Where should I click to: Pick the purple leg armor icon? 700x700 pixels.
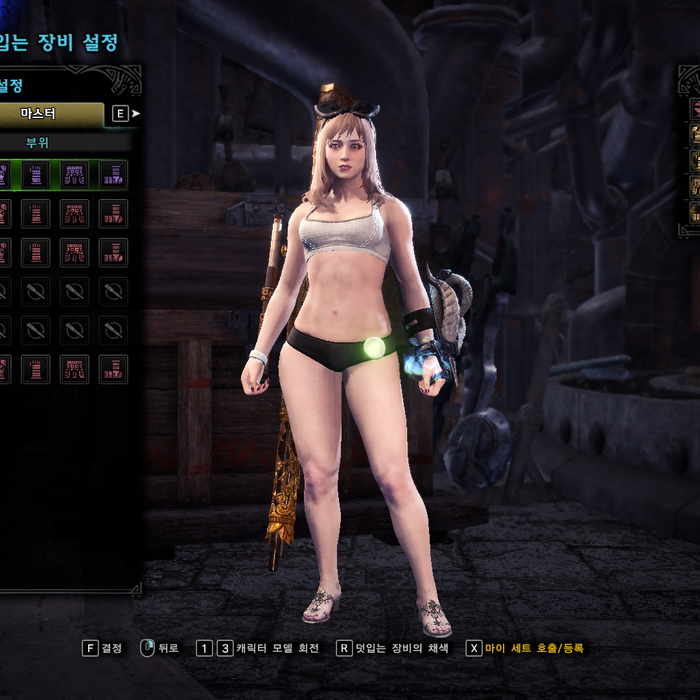point(113,175)
